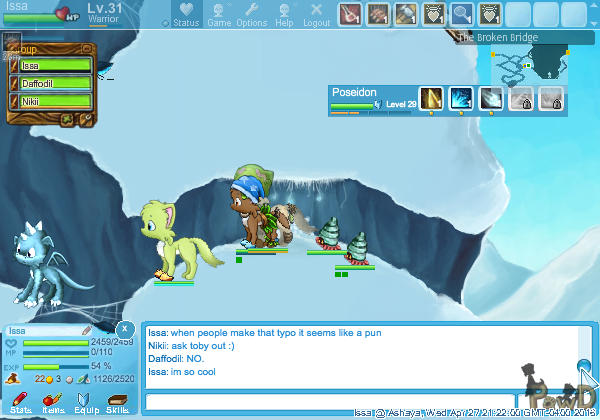
Task: Activate Poseidon's blue burst skill
Action: click(x=461, y=98)
